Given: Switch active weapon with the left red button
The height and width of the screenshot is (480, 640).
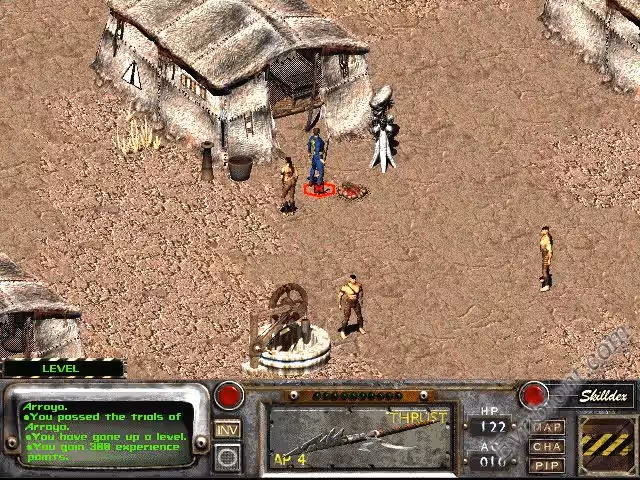Looking at the screenshot, I should point(230,395).
